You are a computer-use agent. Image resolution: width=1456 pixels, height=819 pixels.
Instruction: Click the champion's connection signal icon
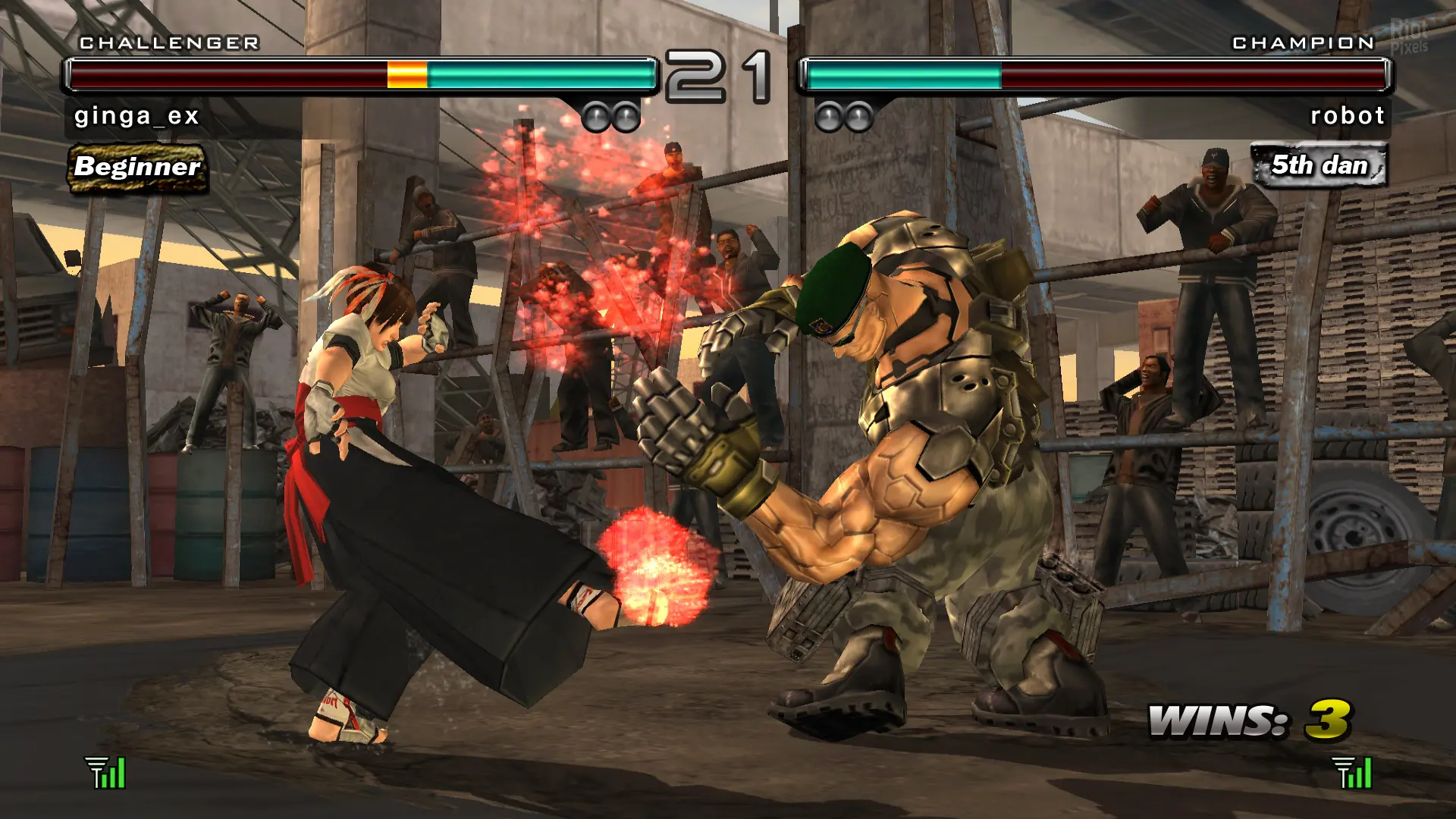click(1352, 773)
